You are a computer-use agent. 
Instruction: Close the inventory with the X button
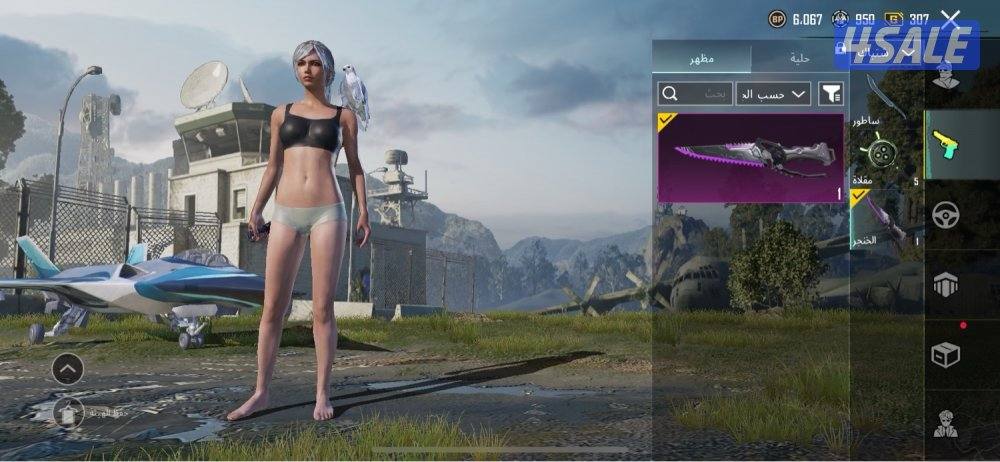[x=950, y=18]
